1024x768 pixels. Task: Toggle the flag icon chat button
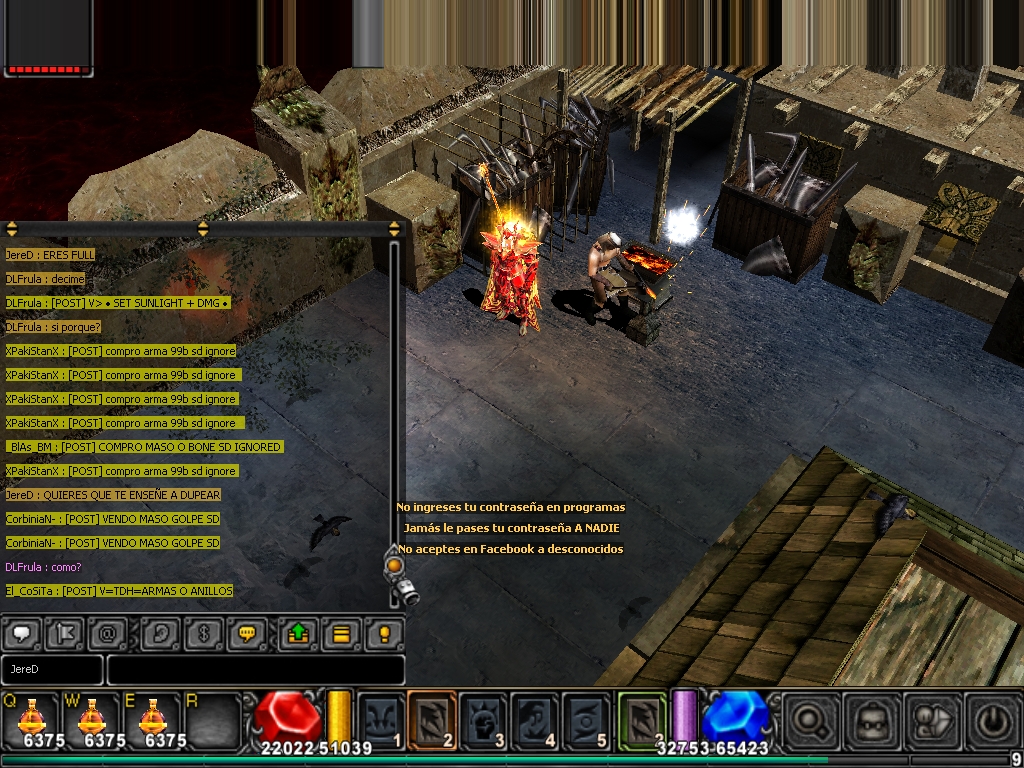click(x=65, y=633)
